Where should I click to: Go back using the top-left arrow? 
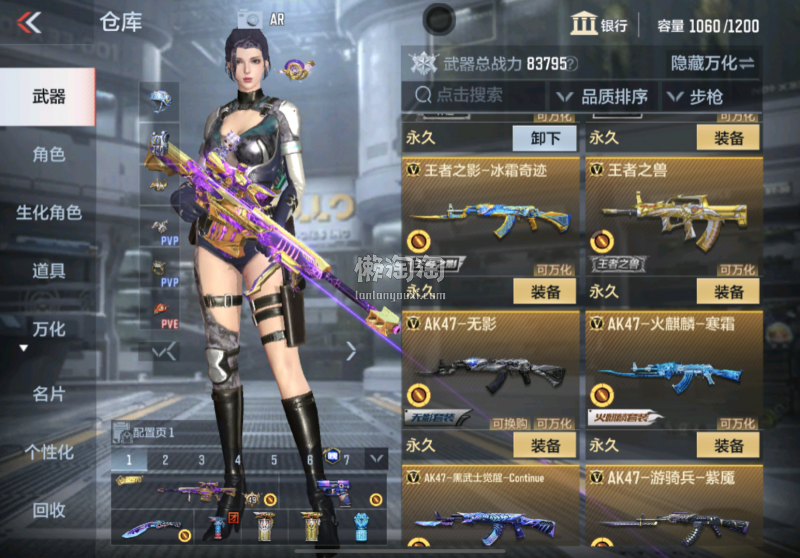30,22
